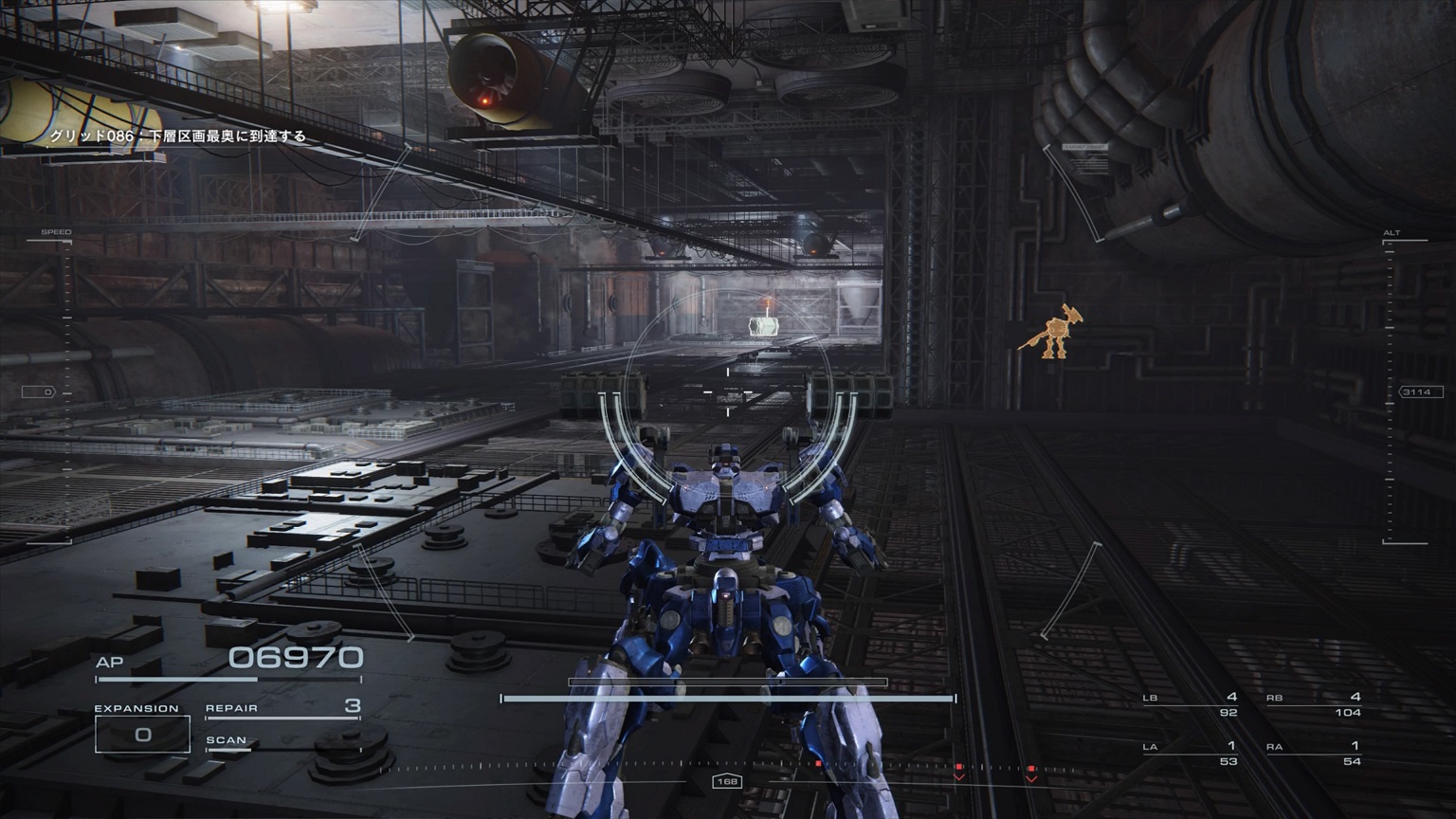Click the compass heading box reading 168

point(727,781)
